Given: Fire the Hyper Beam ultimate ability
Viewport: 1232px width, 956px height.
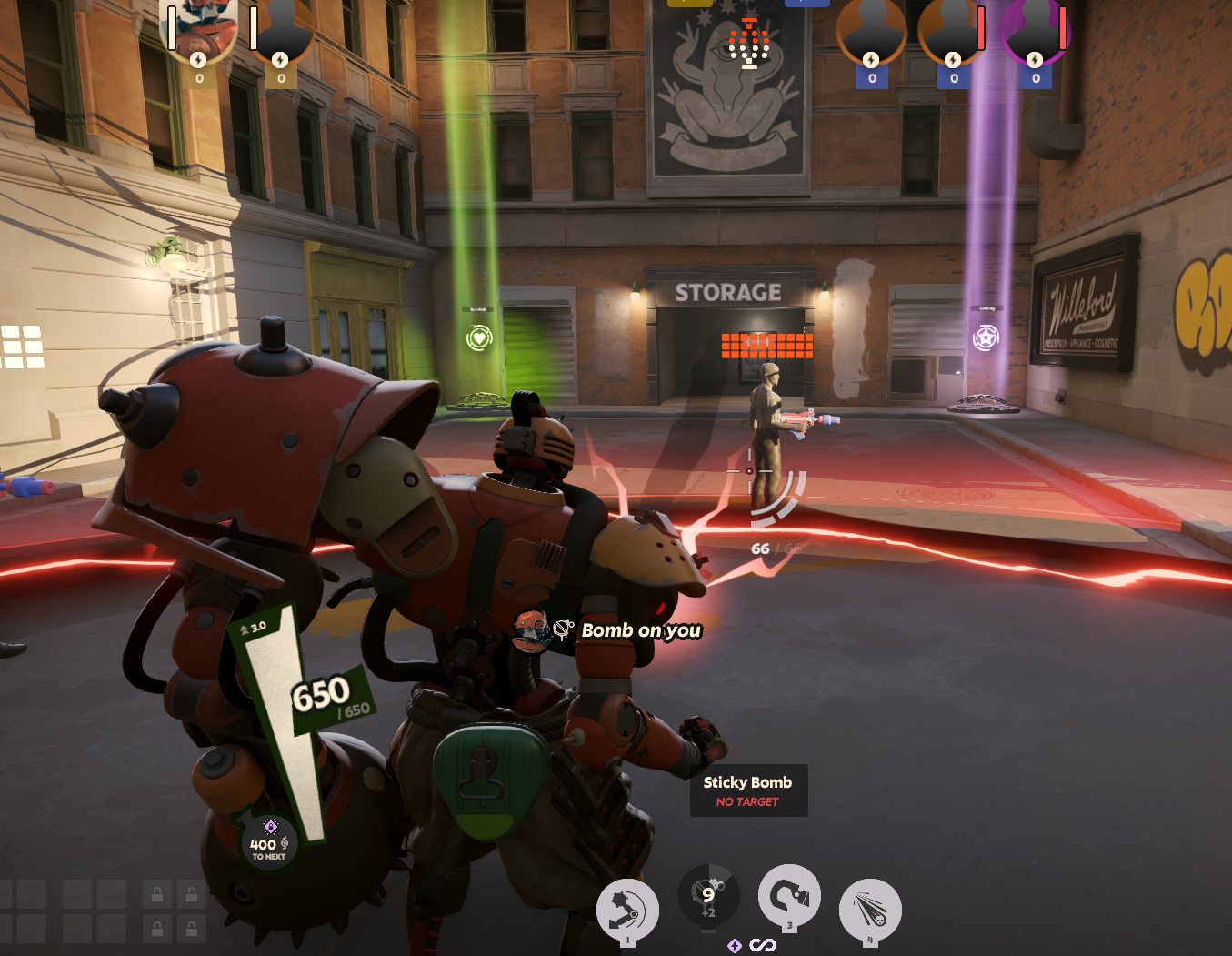Looking at the screenshot, I should click(x=870, y=910).
